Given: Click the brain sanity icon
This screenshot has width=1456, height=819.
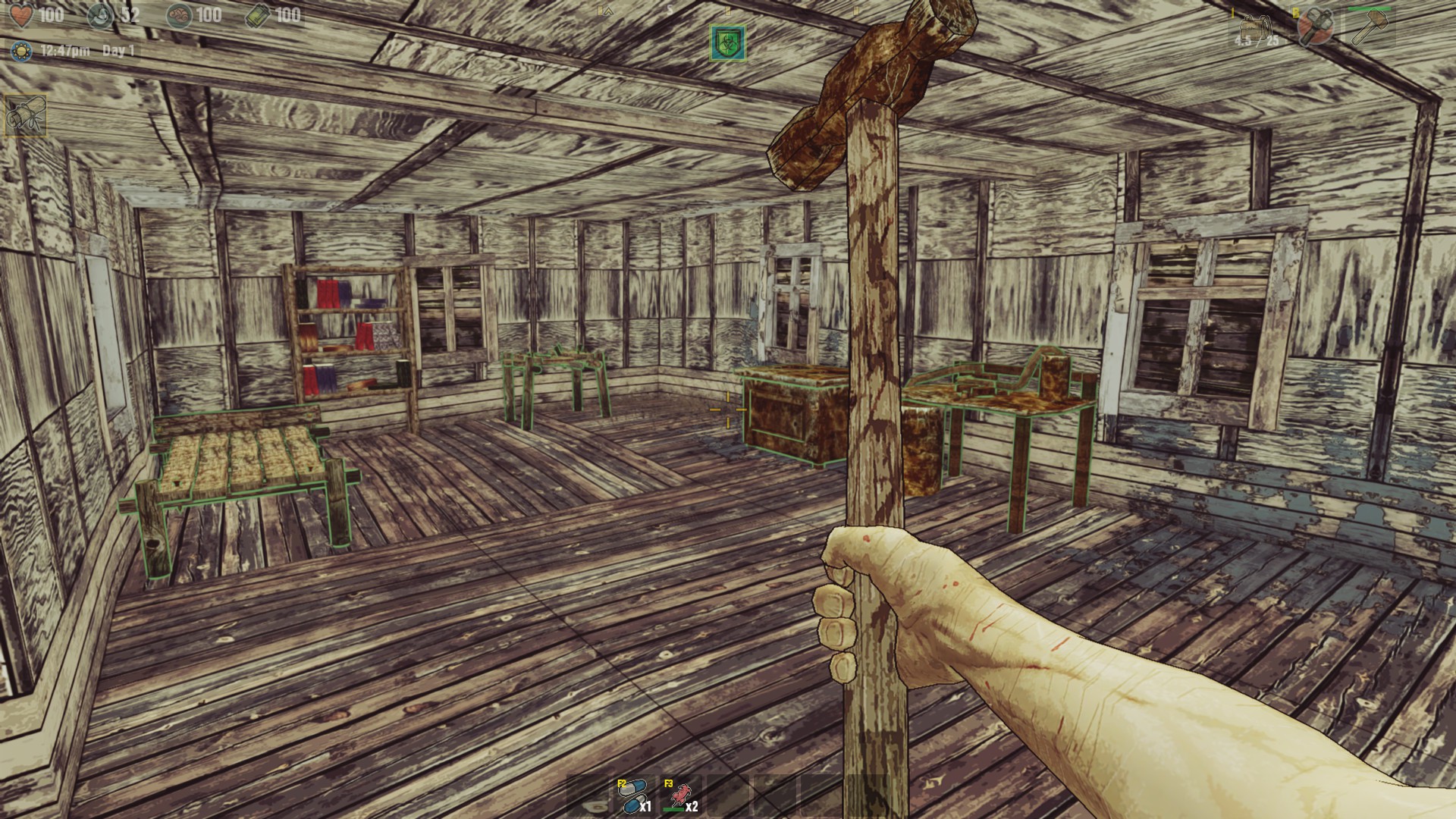Looking at the screenshot, I should tap(179, 15).
